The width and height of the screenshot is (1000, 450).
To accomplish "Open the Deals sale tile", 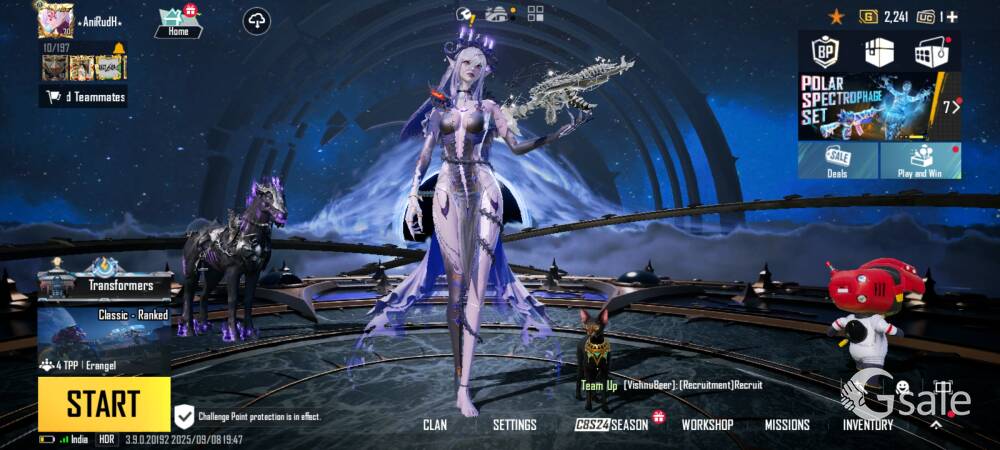I will coord(837,160).
